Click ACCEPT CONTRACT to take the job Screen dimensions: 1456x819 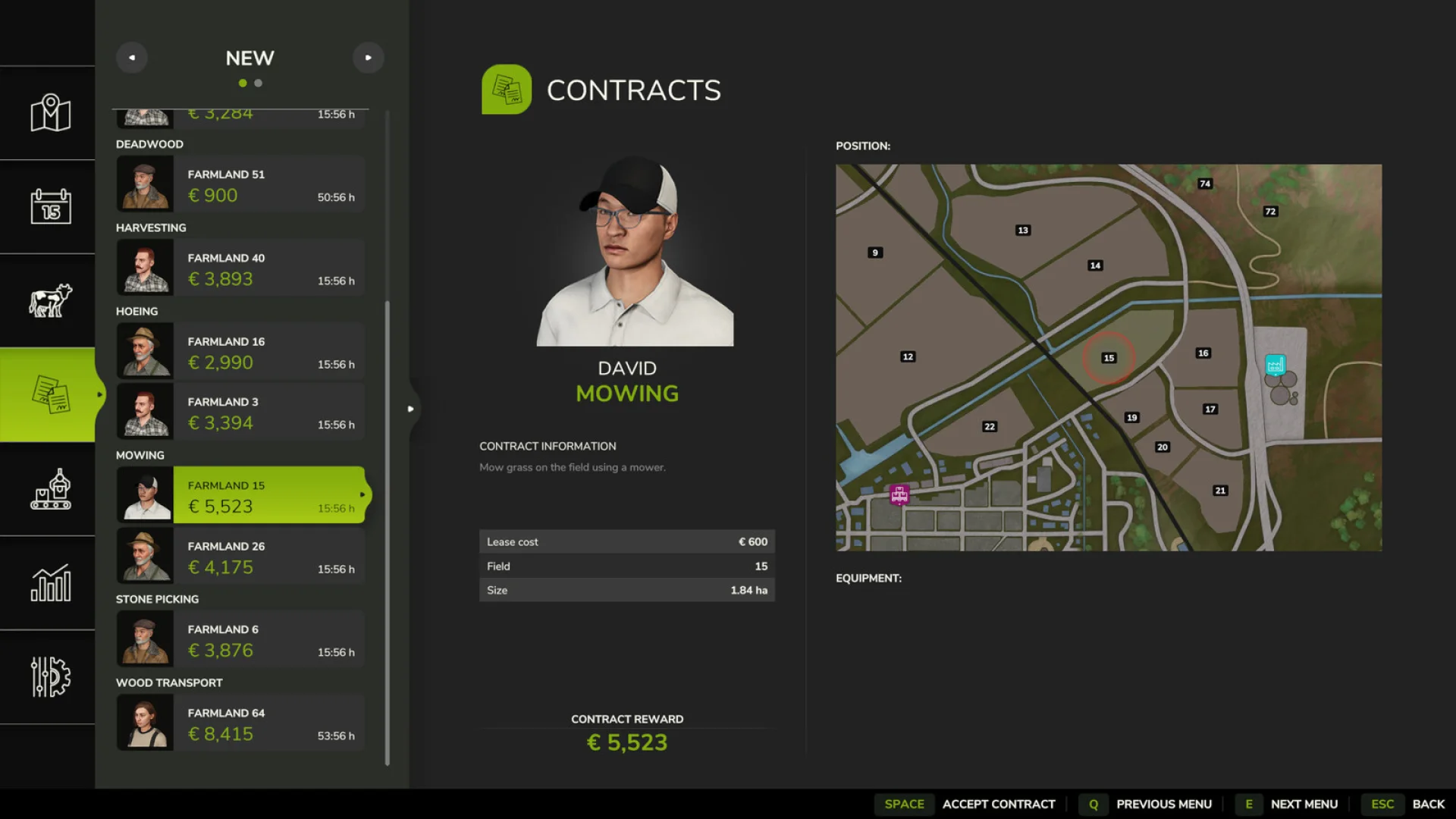point(999,804)
